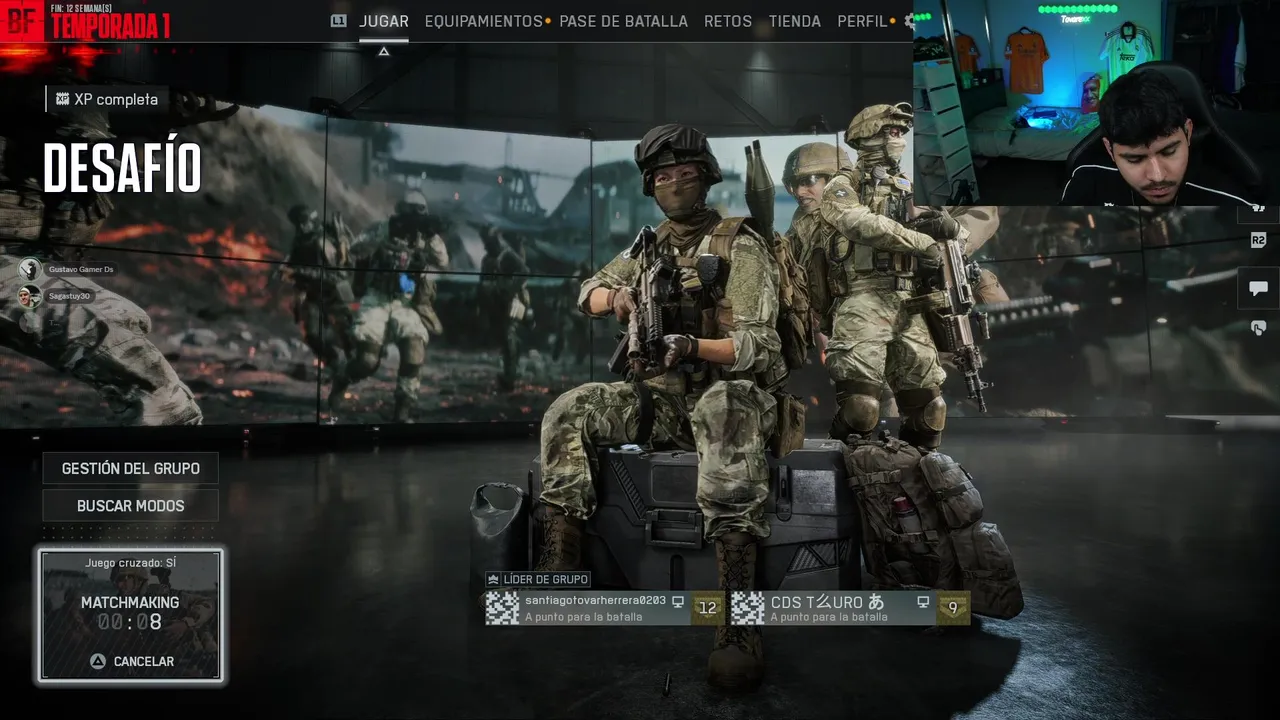This screenshot has height=720, width=1280.
Task: Click the XP completa badge
Action: 107,99
